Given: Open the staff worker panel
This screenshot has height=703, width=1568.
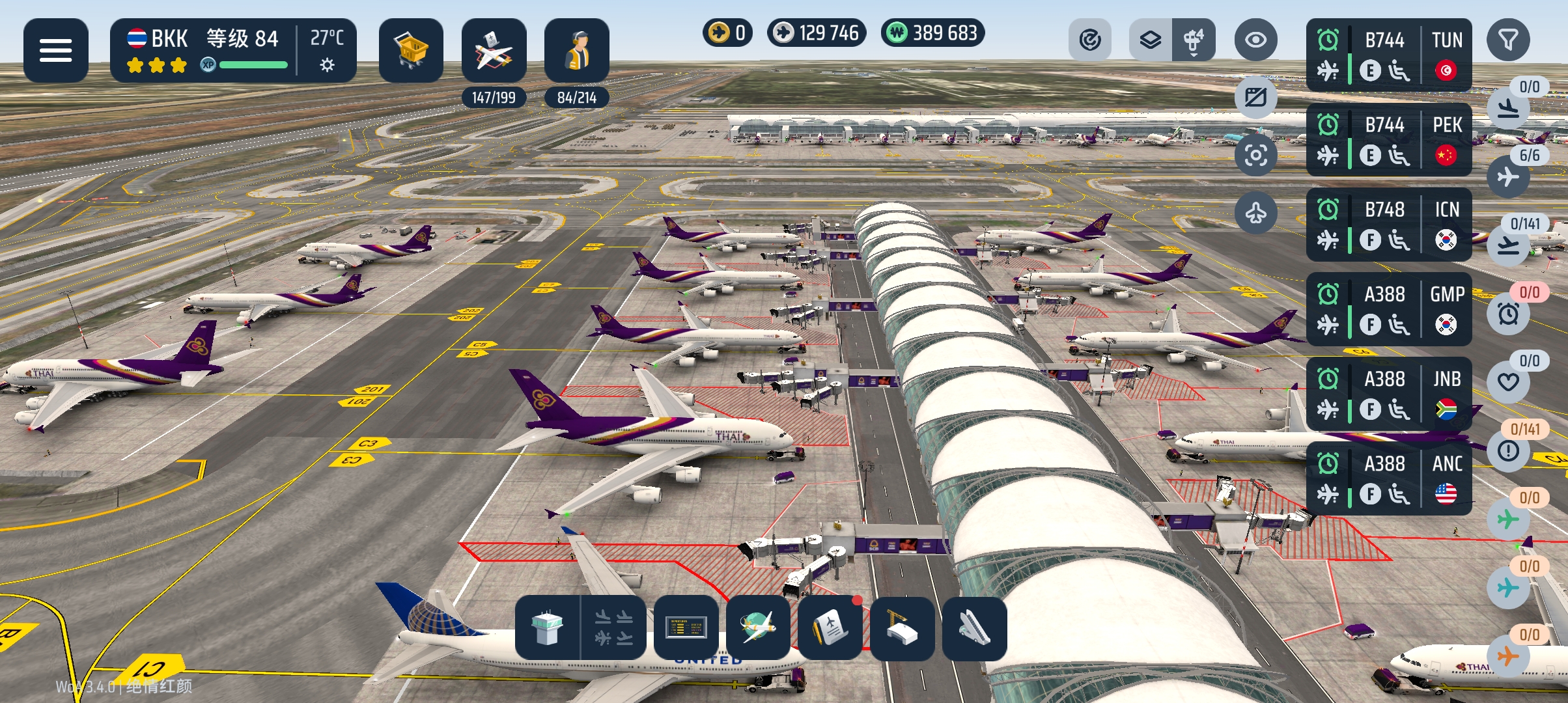Looking at the screenshot, I should pyautogui.click(x=576, y=50).
